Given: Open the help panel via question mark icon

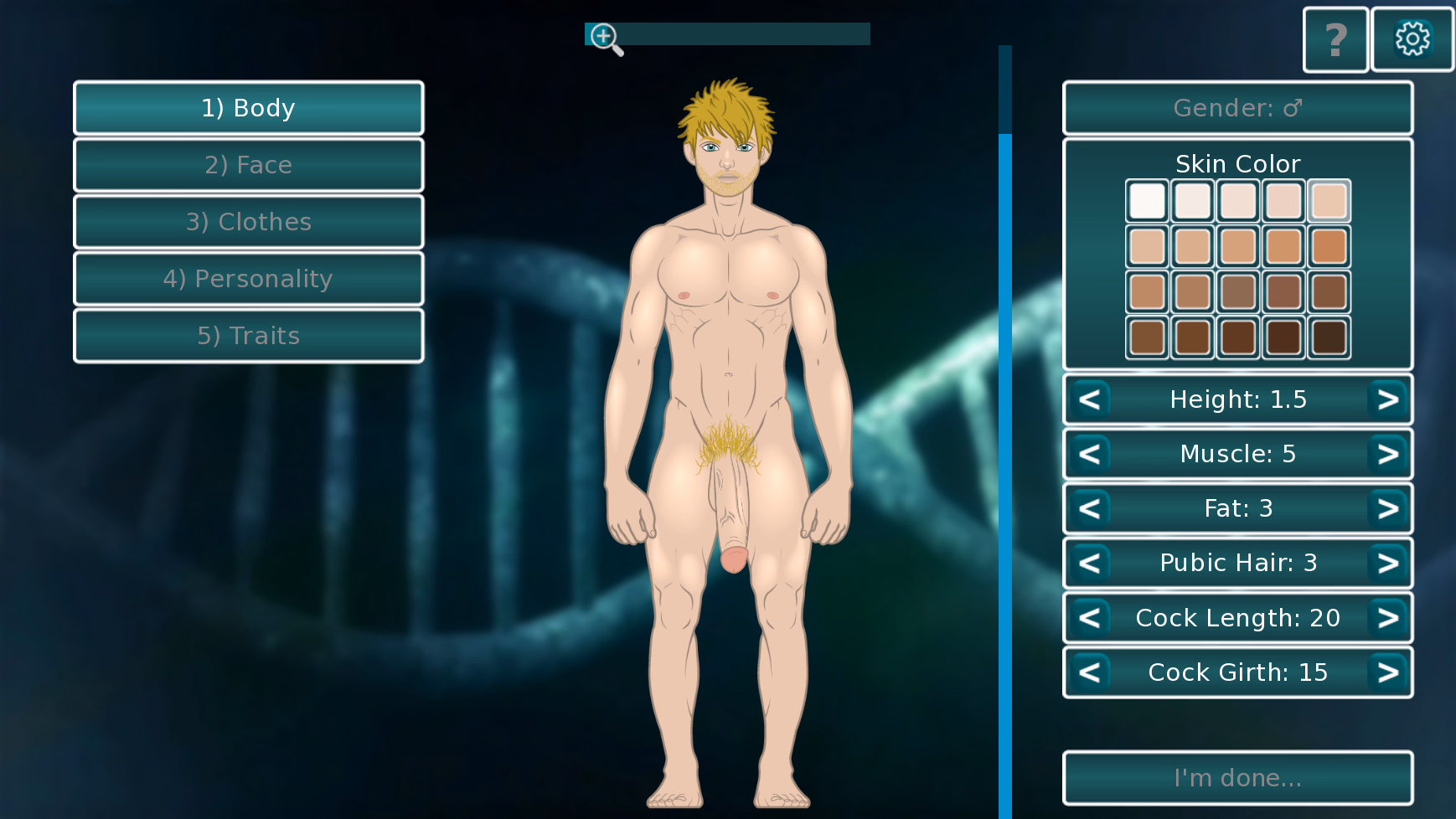Looking at the screenshot, I should tap(1335, 39).
